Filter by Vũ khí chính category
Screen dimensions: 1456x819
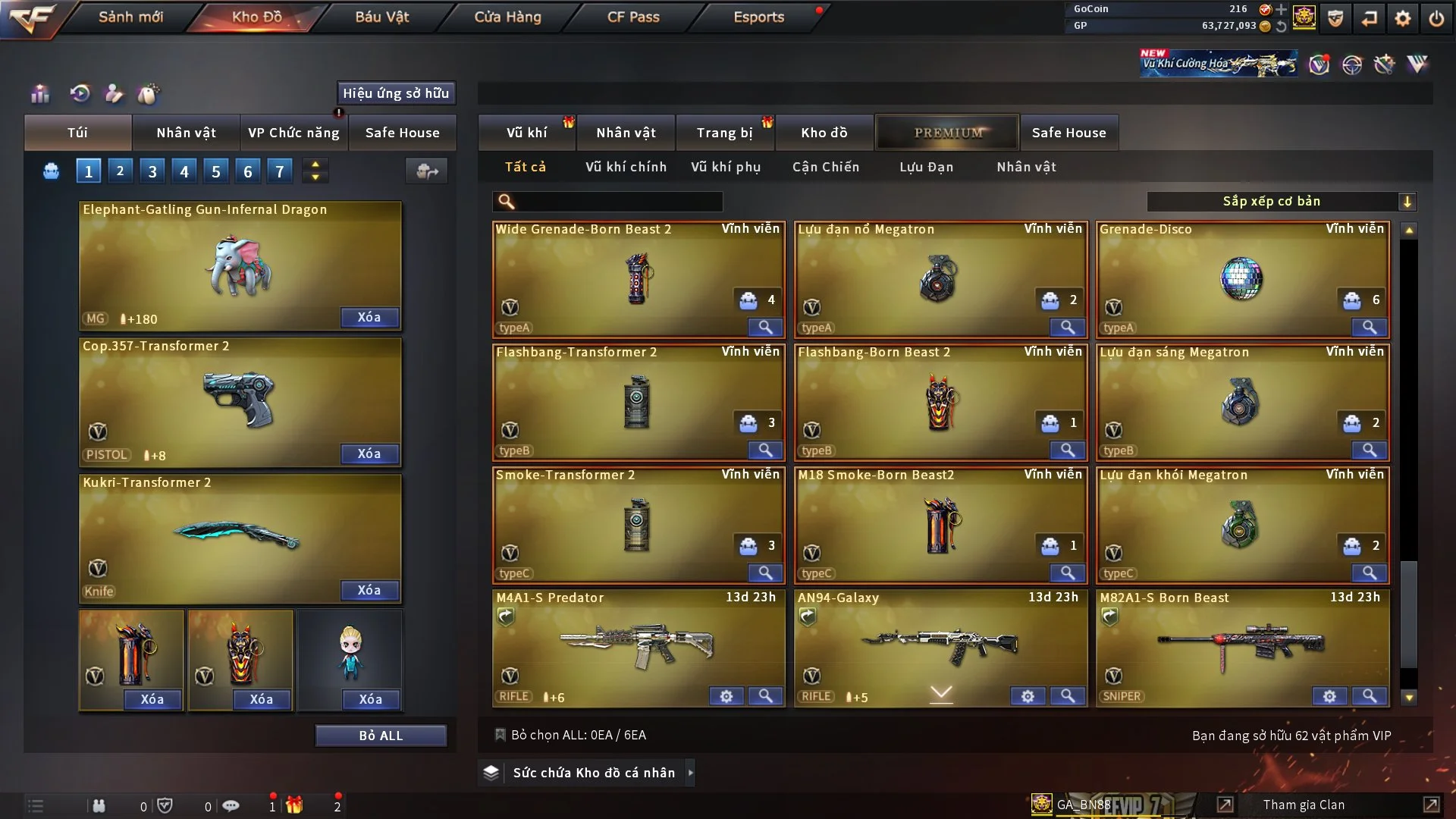coord(626,167)
